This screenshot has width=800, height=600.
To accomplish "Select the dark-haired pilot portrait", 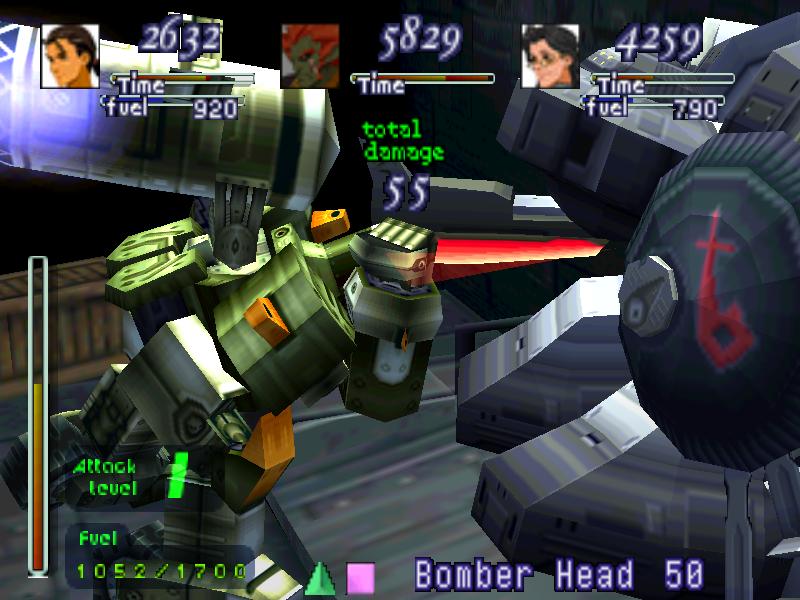I will coord(71,56).
